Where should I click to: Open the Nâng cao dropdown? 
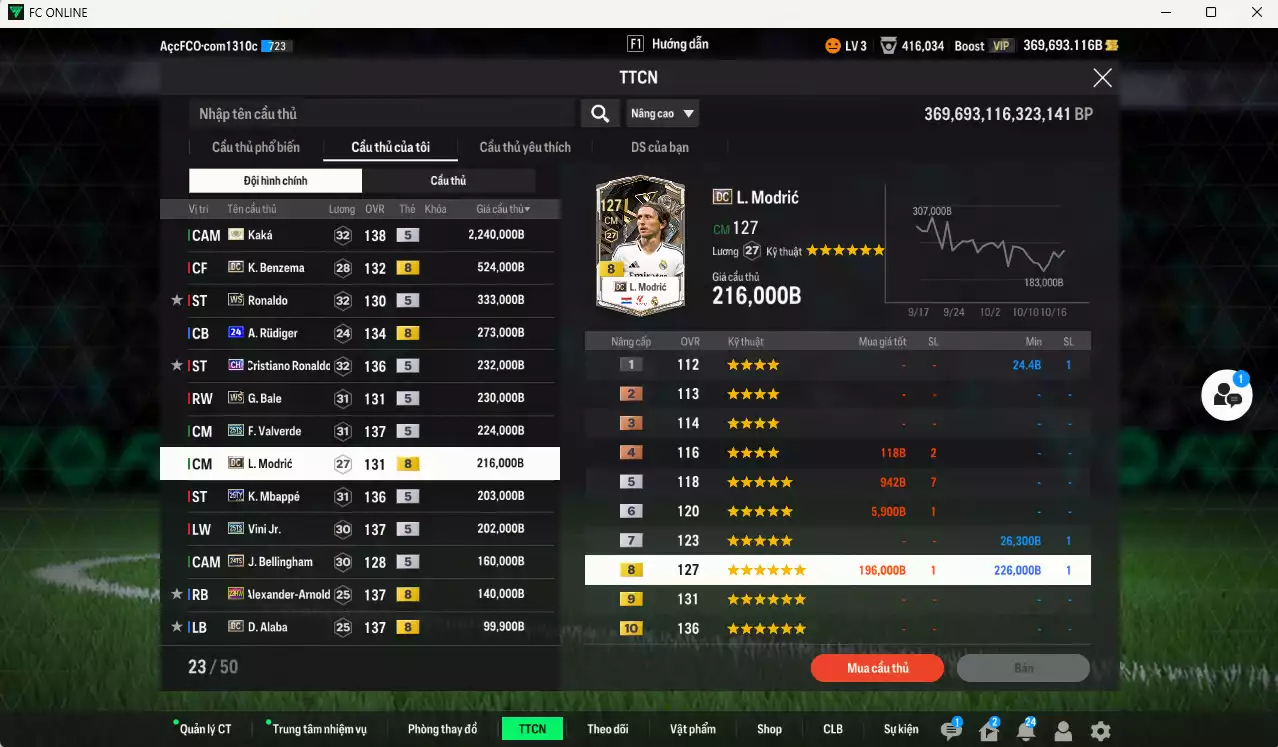coord(662,114)
